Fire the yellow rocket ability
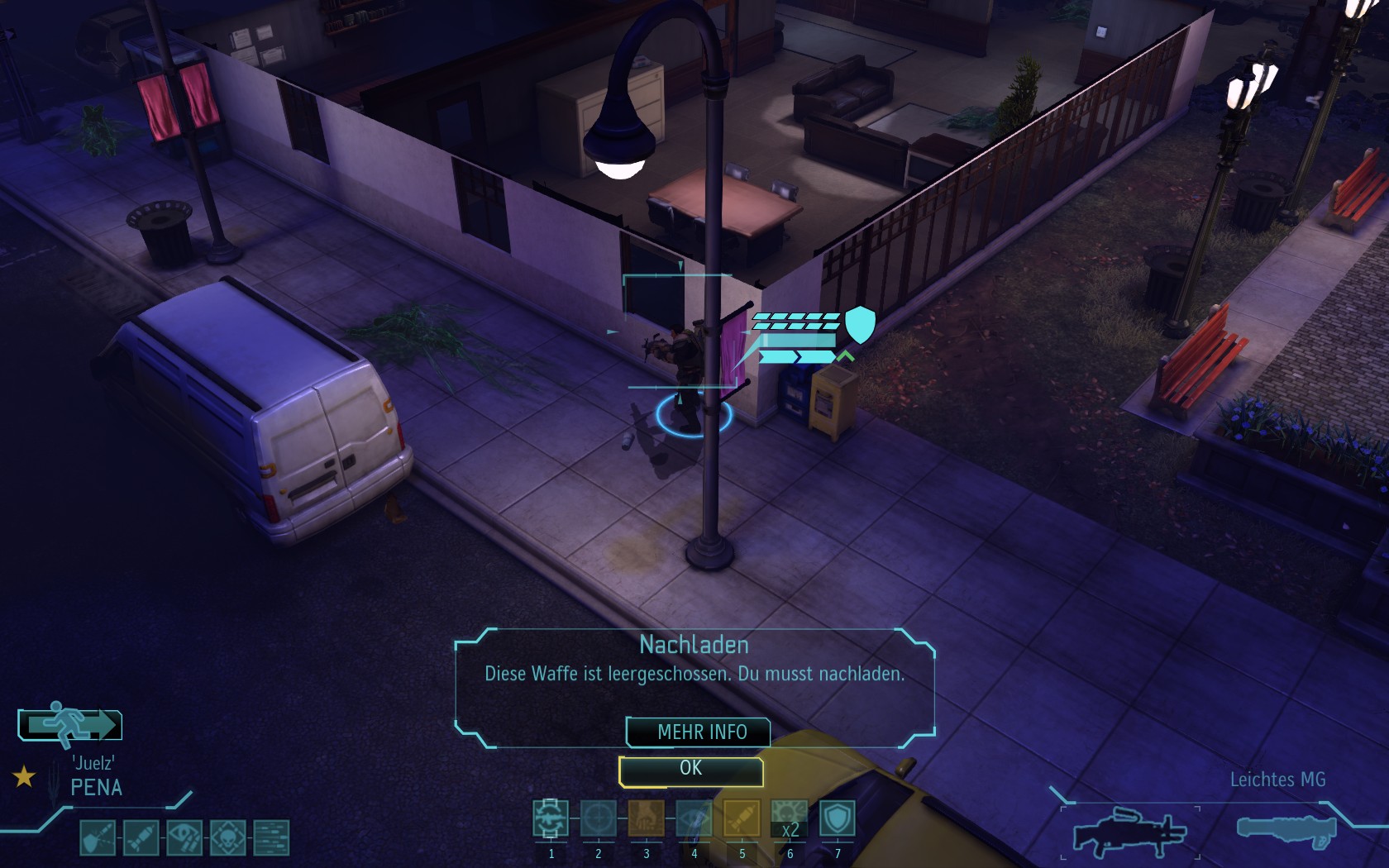This screenshot has width=1389, height=868. tap(742, 818)
